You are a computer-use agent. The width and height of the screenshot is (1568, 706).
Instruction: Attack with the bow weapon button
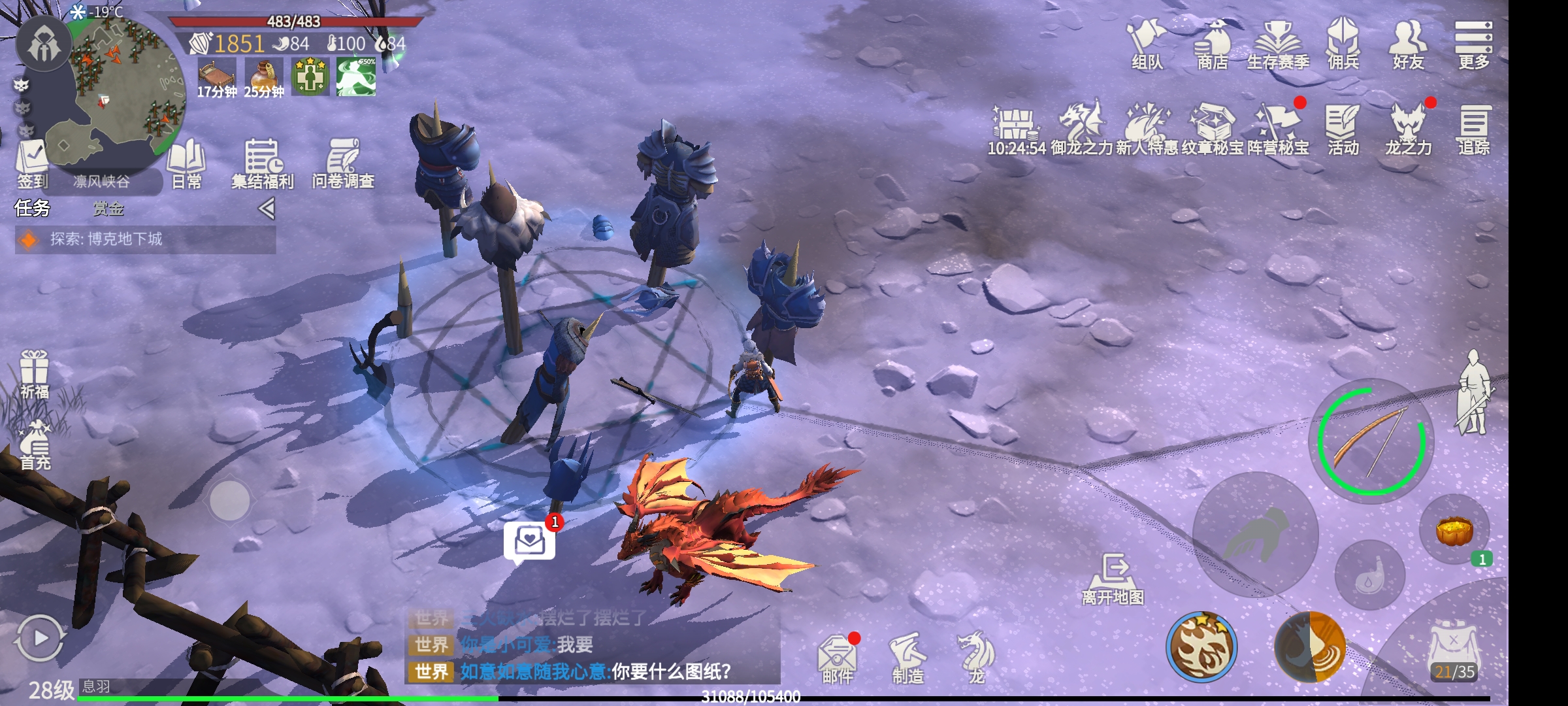tap(1371, 441)
